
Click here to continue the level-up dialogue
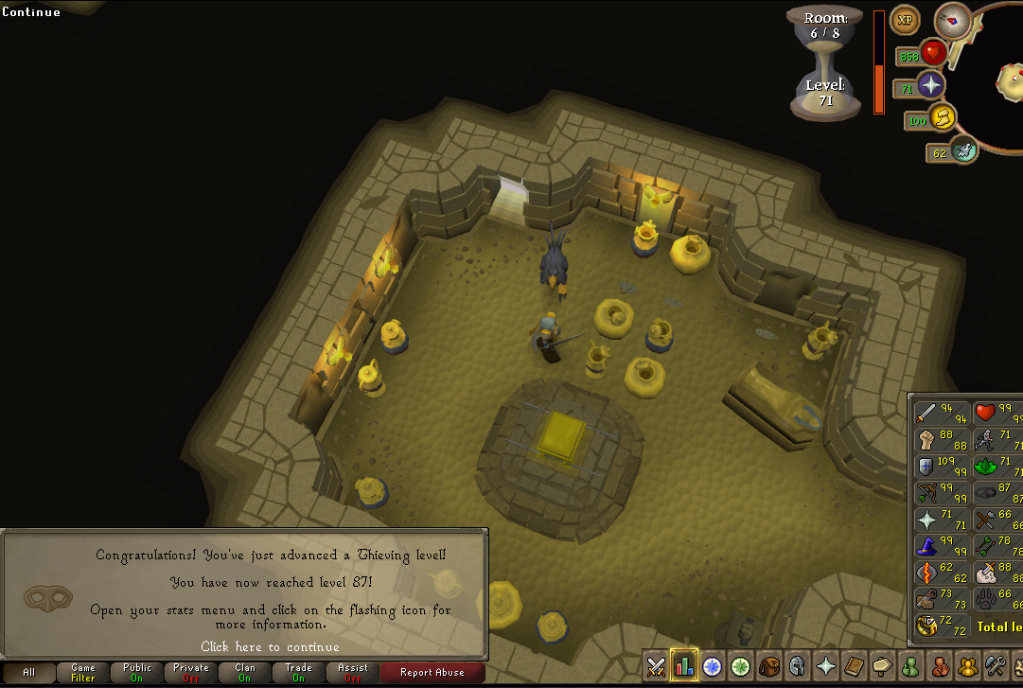point(270,647)
